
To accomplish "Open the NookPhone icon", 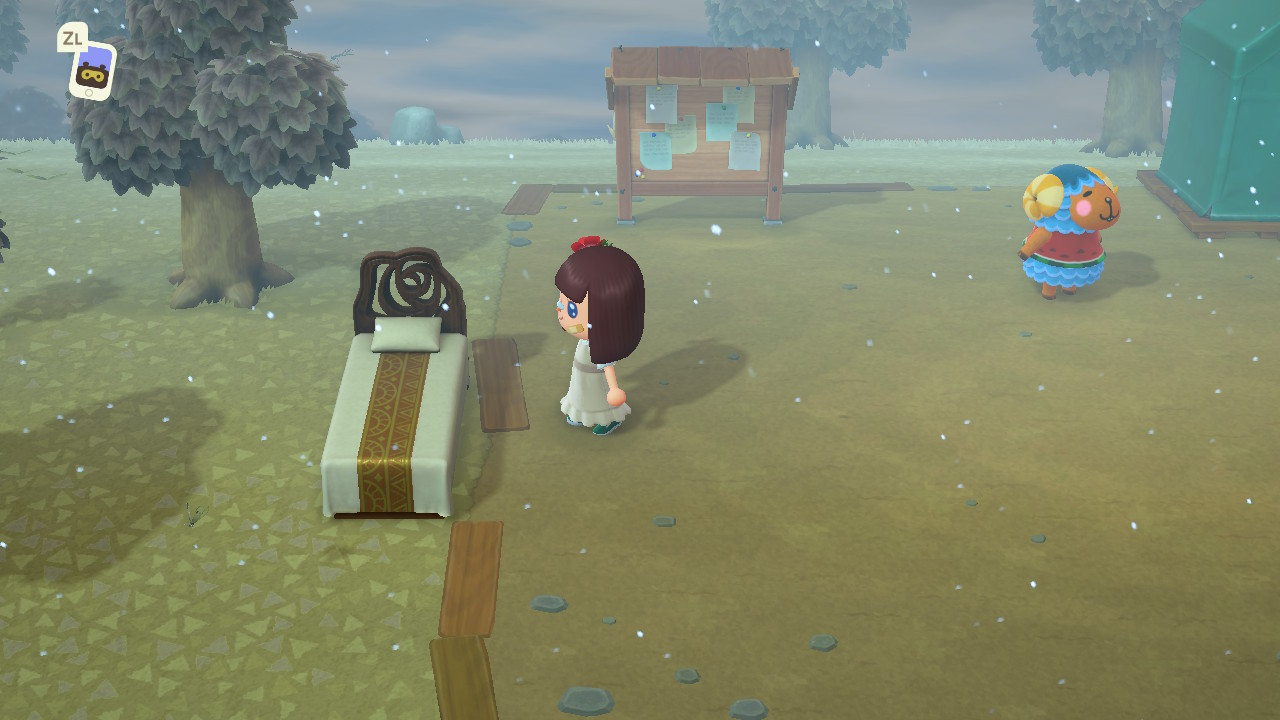I will click(x=92, y=70).
